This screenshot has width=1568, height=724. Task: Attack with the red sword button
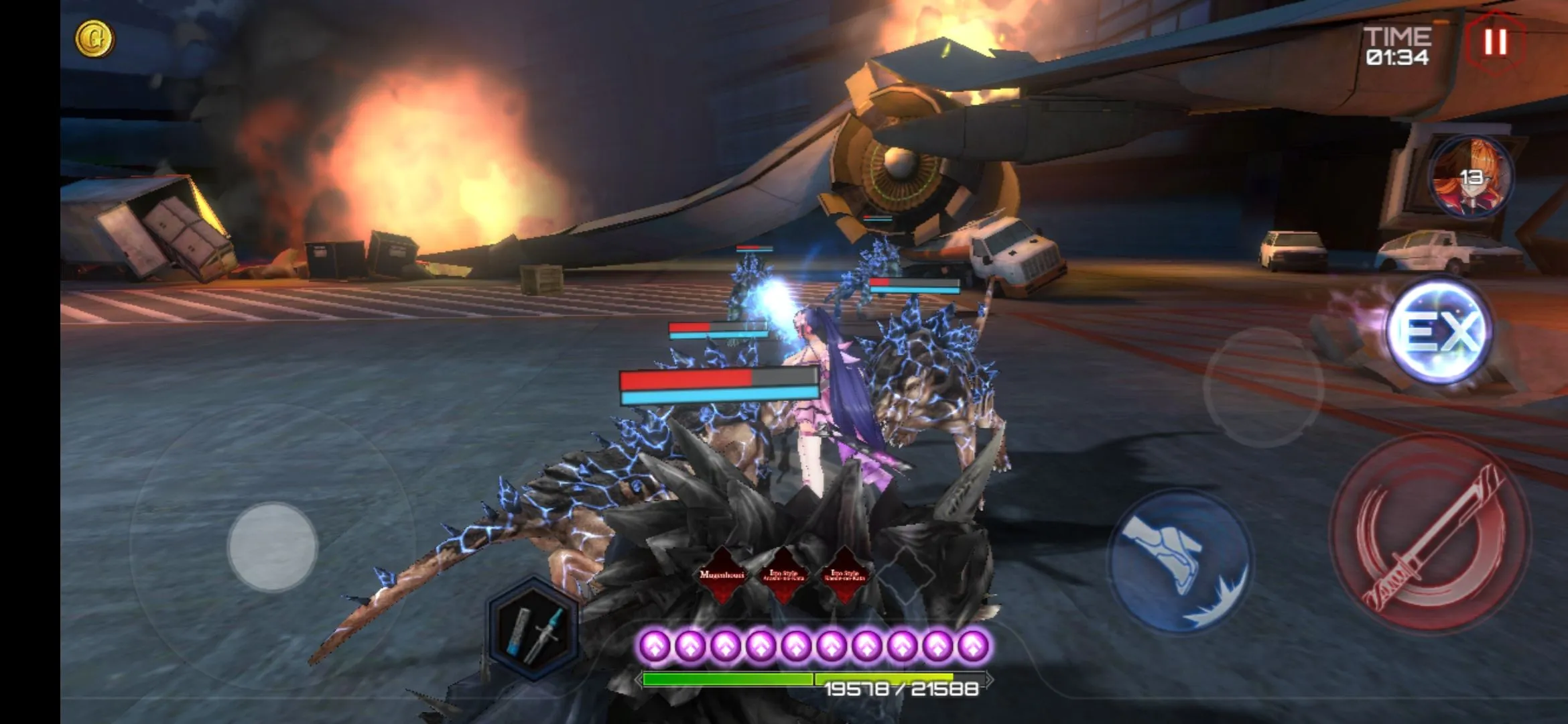[1429, 535]
